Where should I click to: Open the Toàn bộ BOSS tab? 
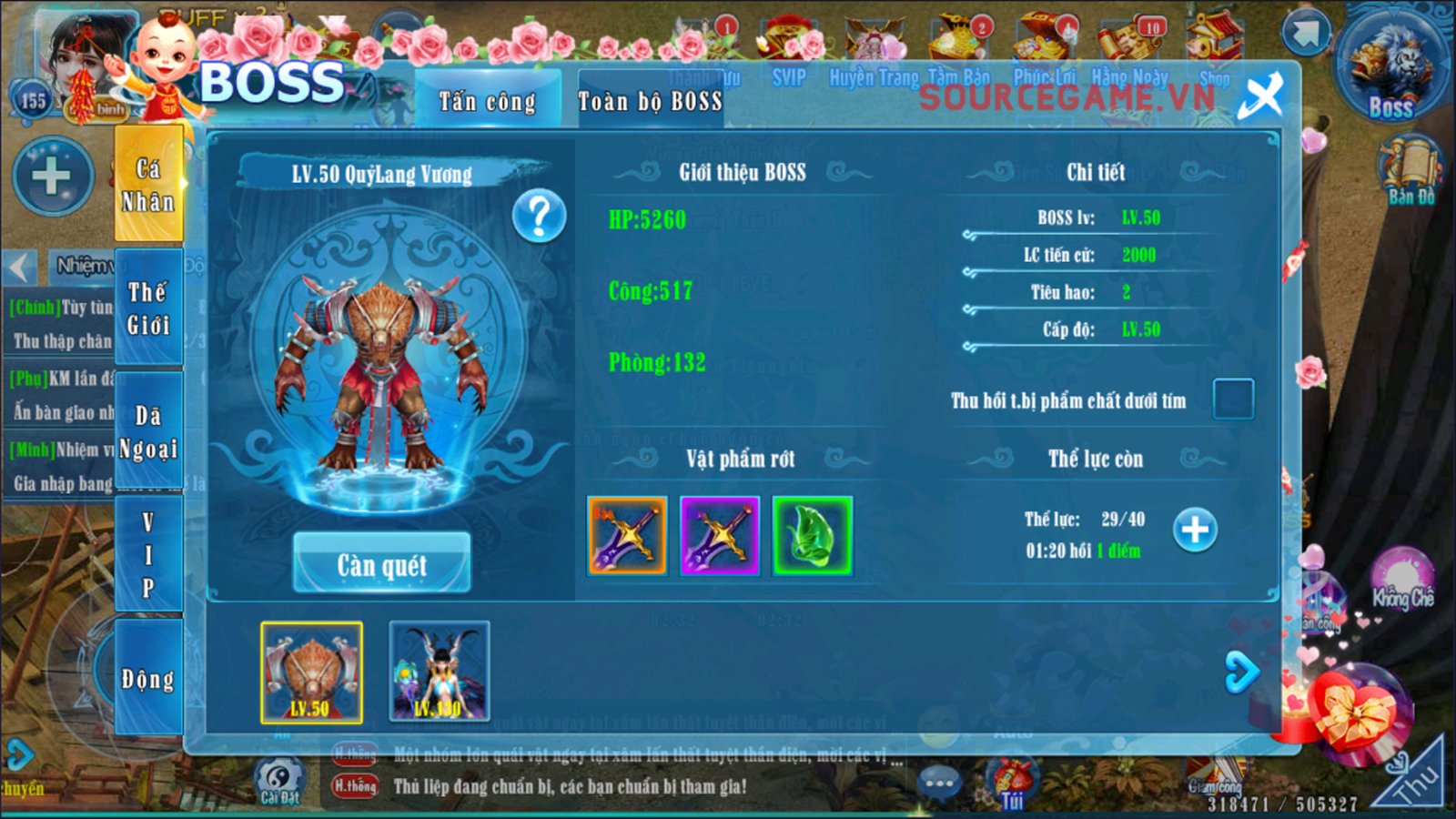650,101
